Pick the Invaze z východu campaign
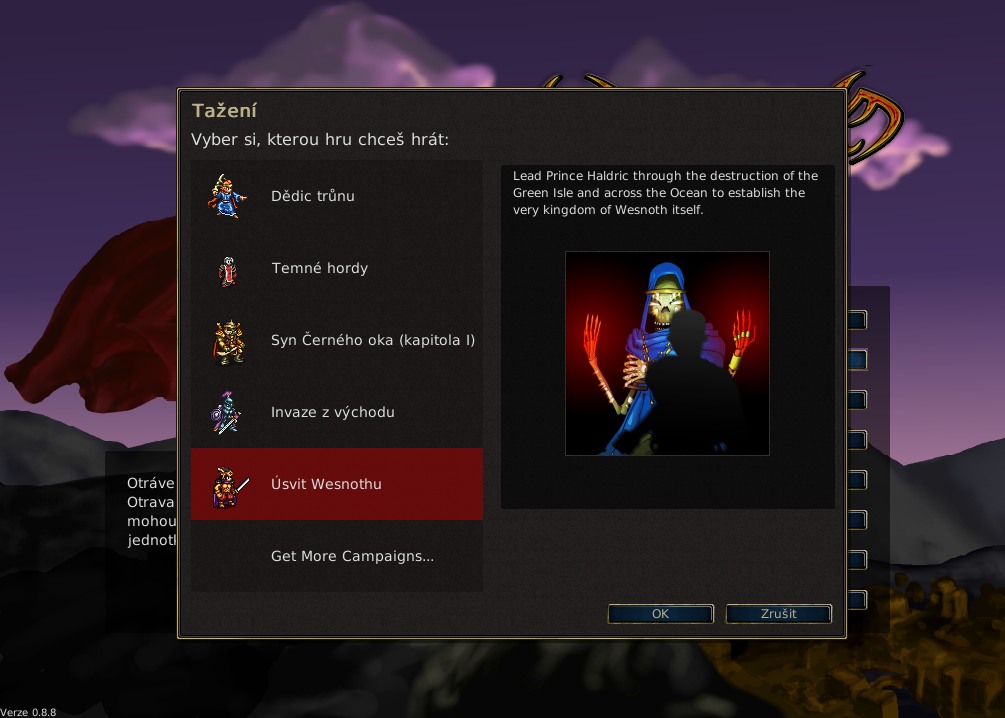Image resolution: width=1005 pixels, height=718 pixels. 332,412
